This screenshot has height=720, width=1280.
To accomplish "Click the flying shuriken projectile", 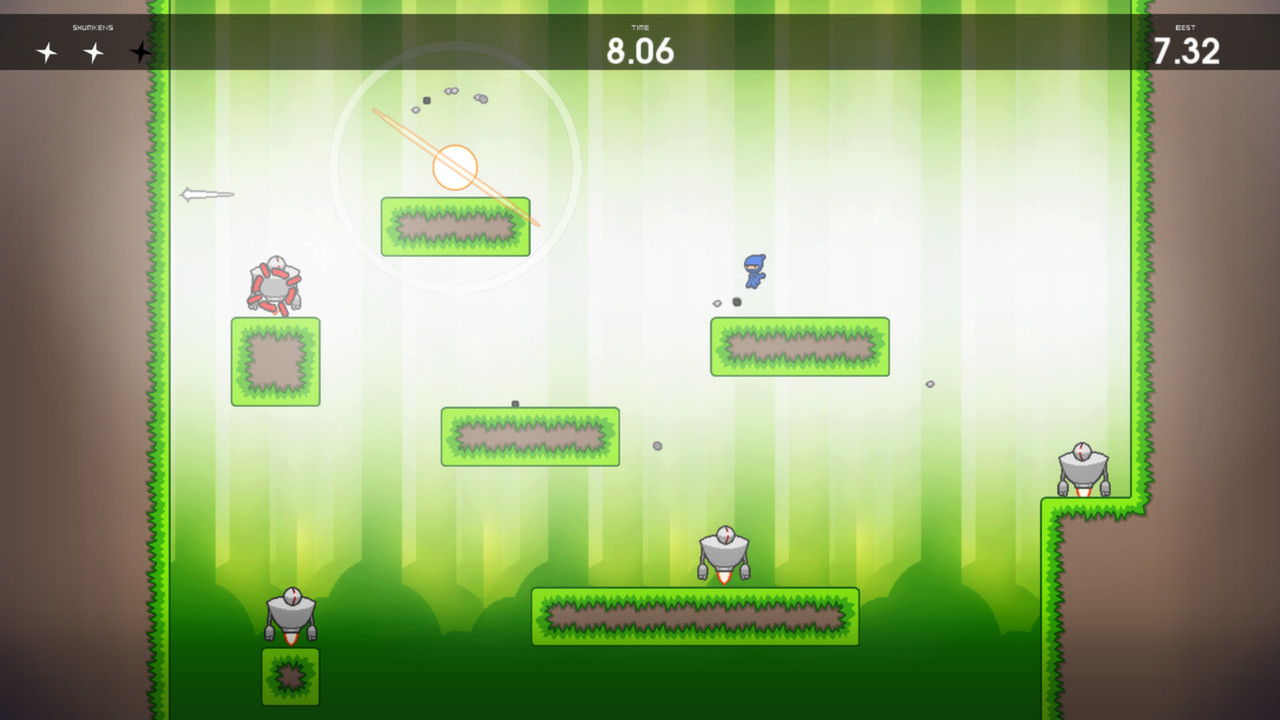I will [x=207, y=194].
